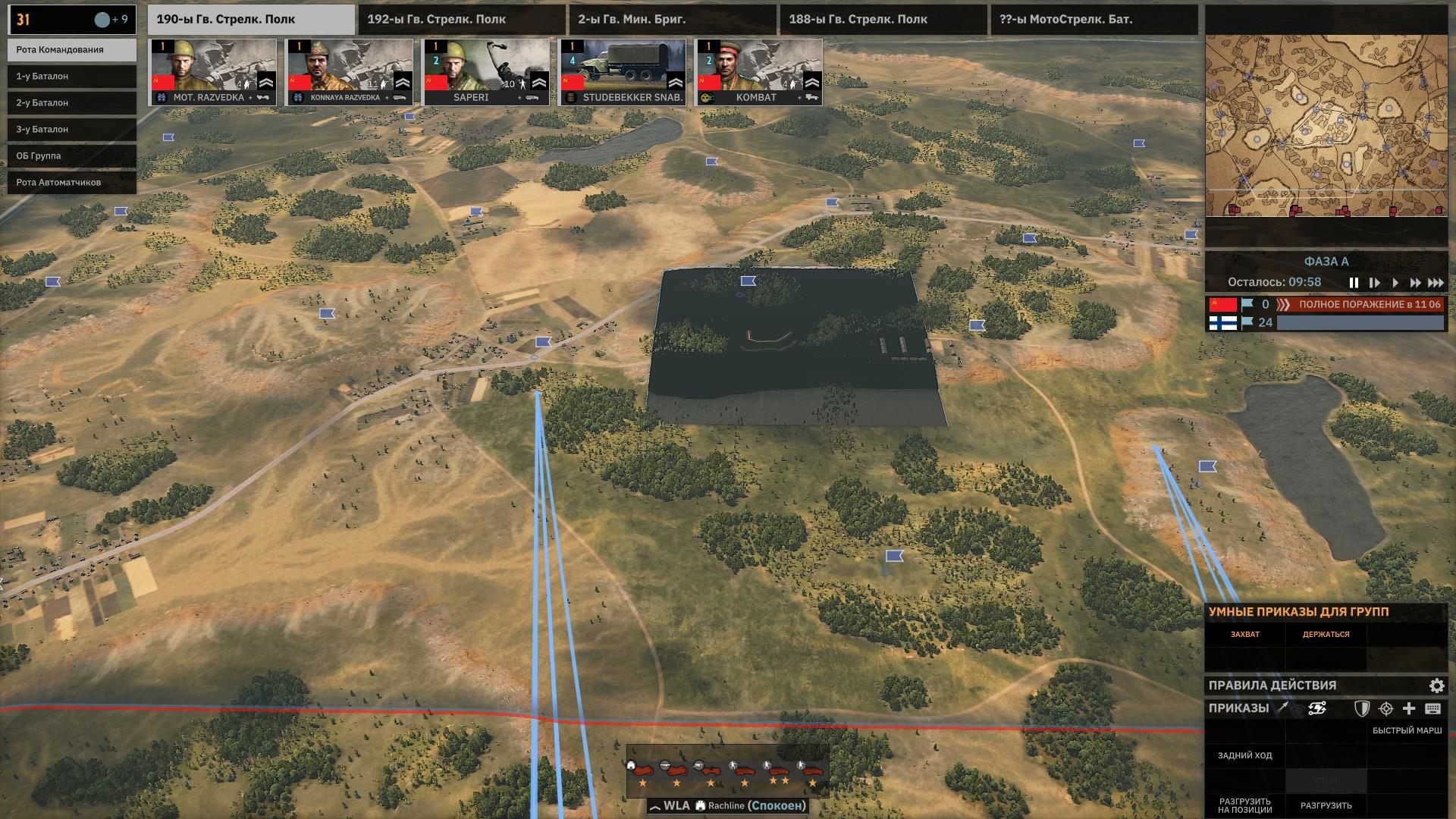Open the Правила Действия gear settings
The image size is (1456, 819).
tap(1436, 686)
